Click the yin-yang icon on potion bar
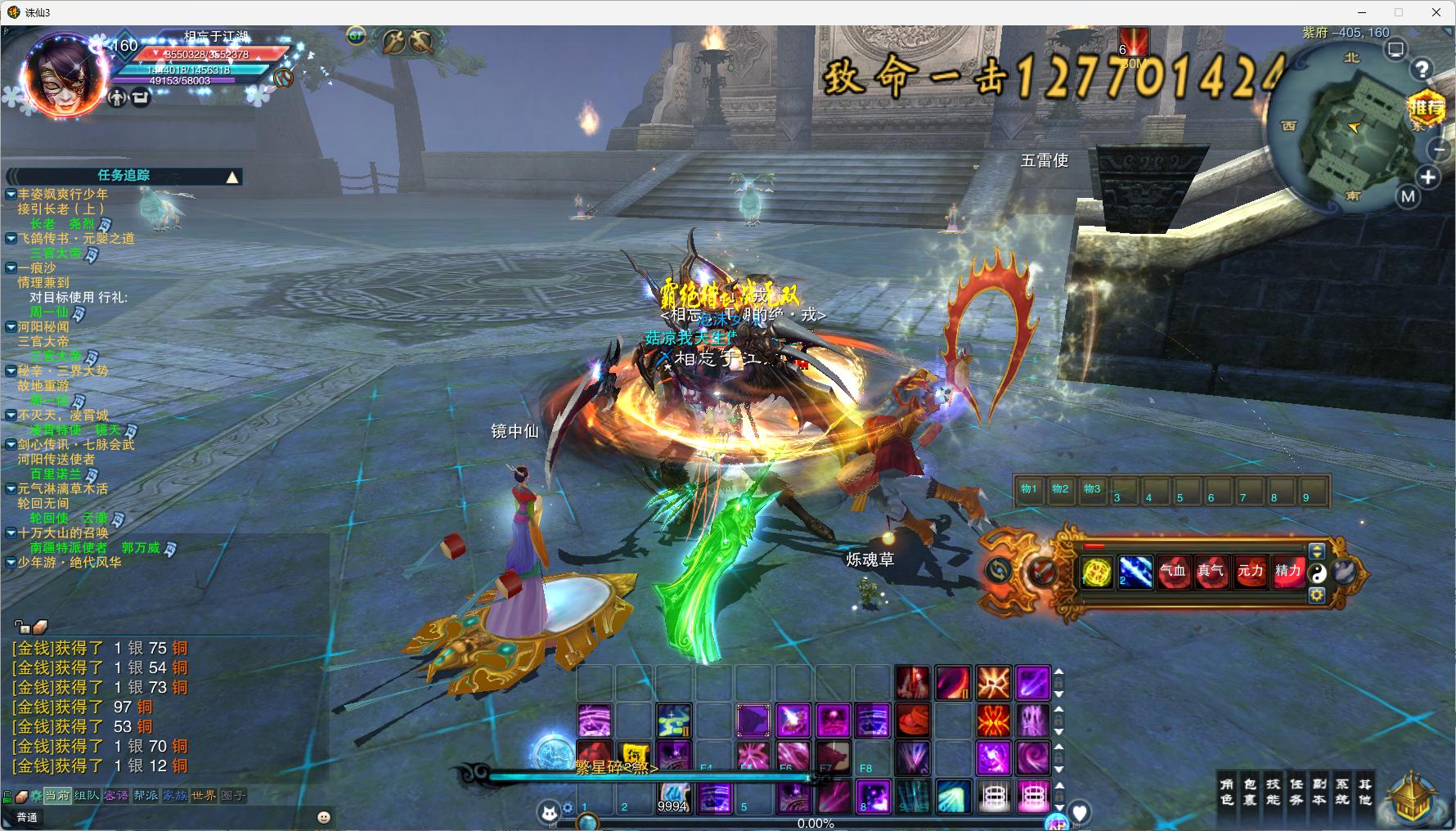 (x=1317, y=573)
